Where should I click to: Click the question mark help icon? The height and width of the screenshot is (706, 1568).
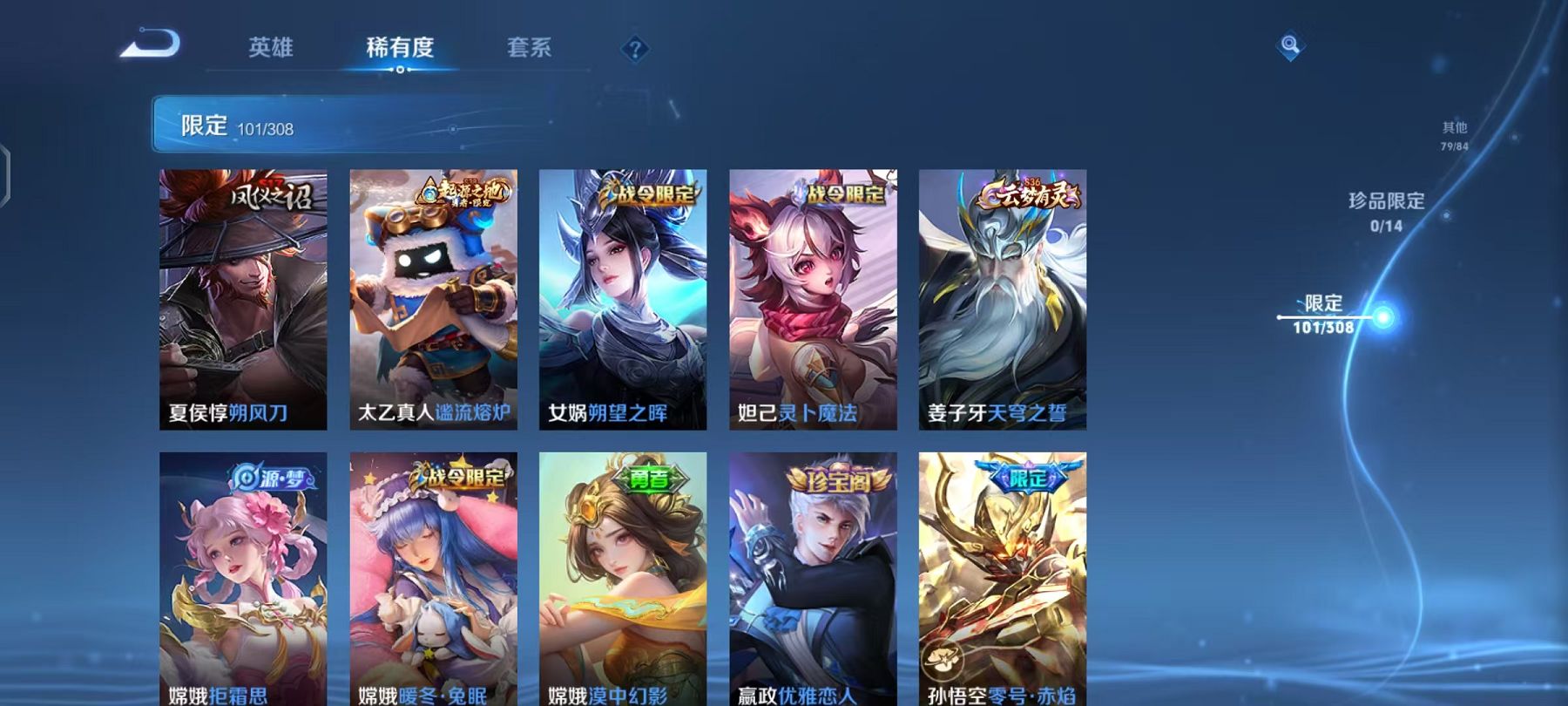pos(634,50)
